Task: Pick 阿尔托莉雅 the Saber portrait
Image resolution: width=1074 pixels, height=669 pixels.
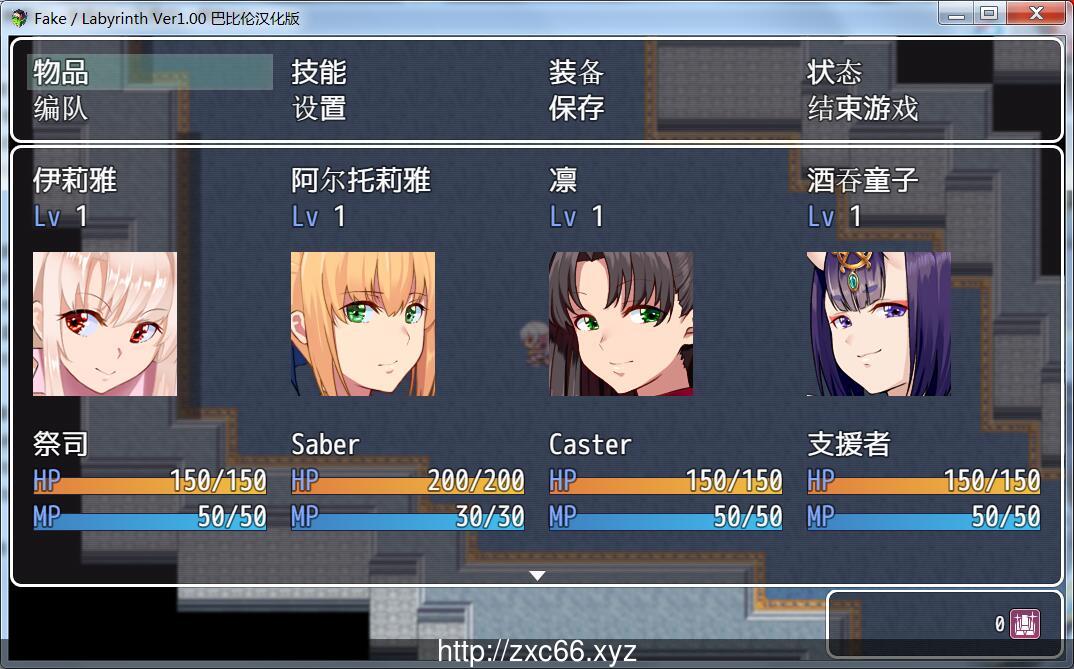Action: click(x=363, y=323)
